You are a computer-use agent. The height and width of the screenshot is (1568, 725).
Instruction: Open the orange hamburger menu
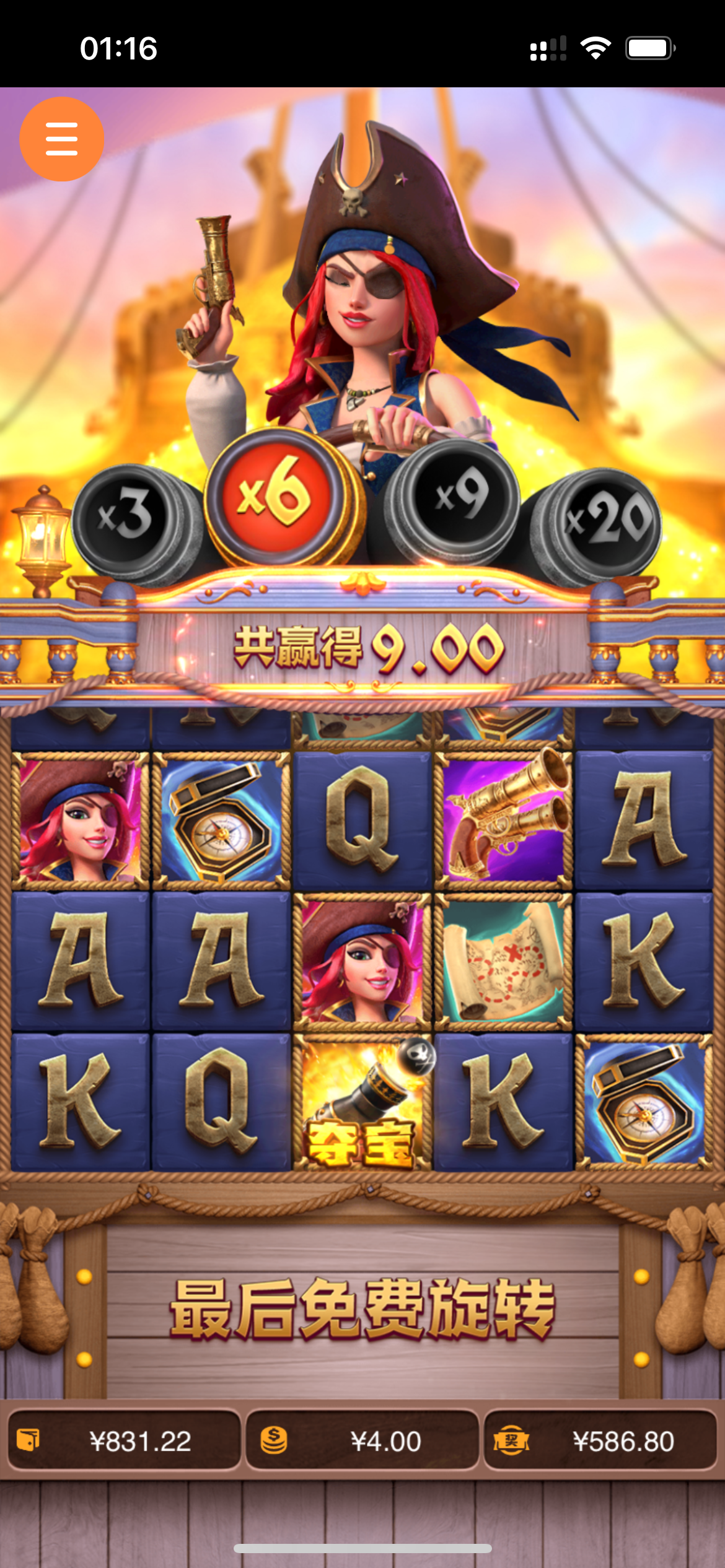(61, 139)
